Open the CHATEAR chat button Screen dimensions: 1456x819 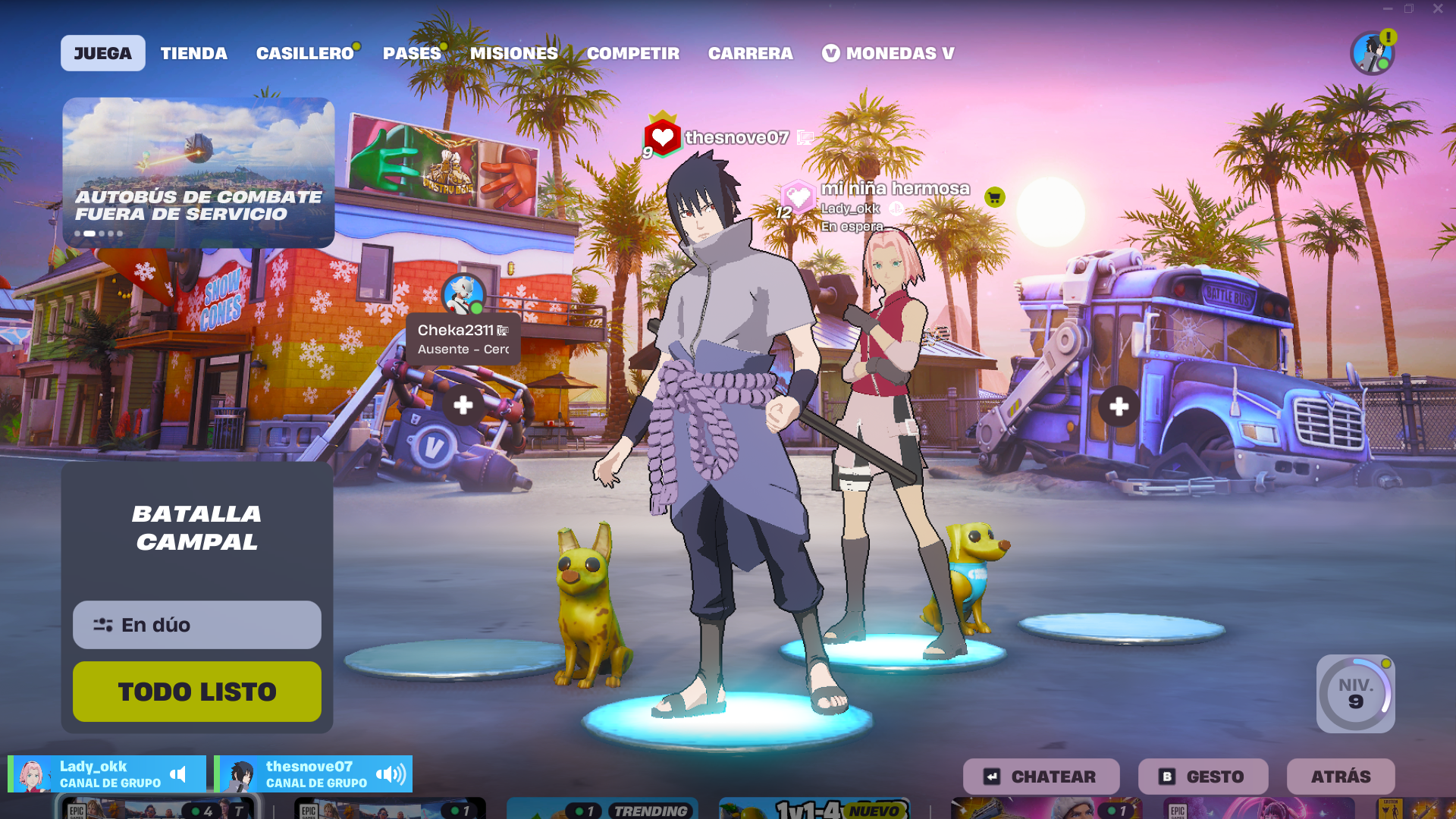(1040, 777)
